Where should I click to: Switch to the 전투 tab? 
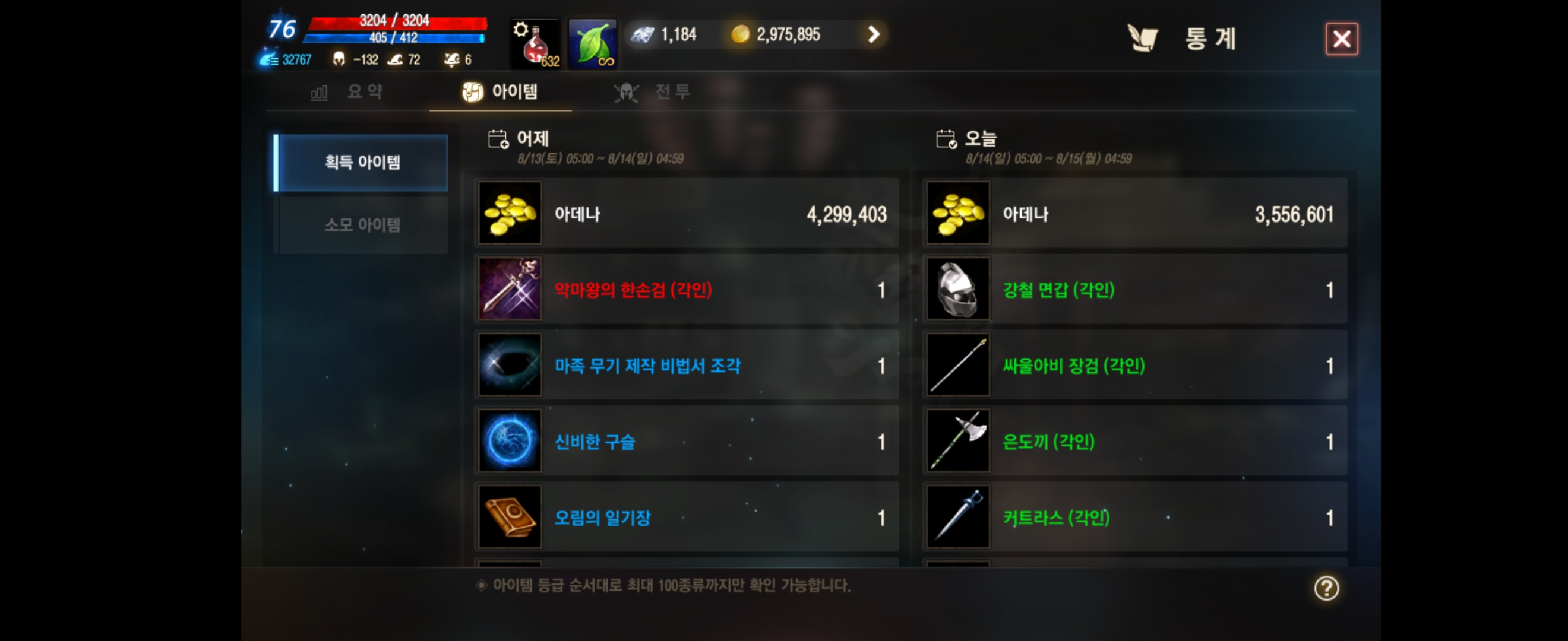tap(651, 93)
